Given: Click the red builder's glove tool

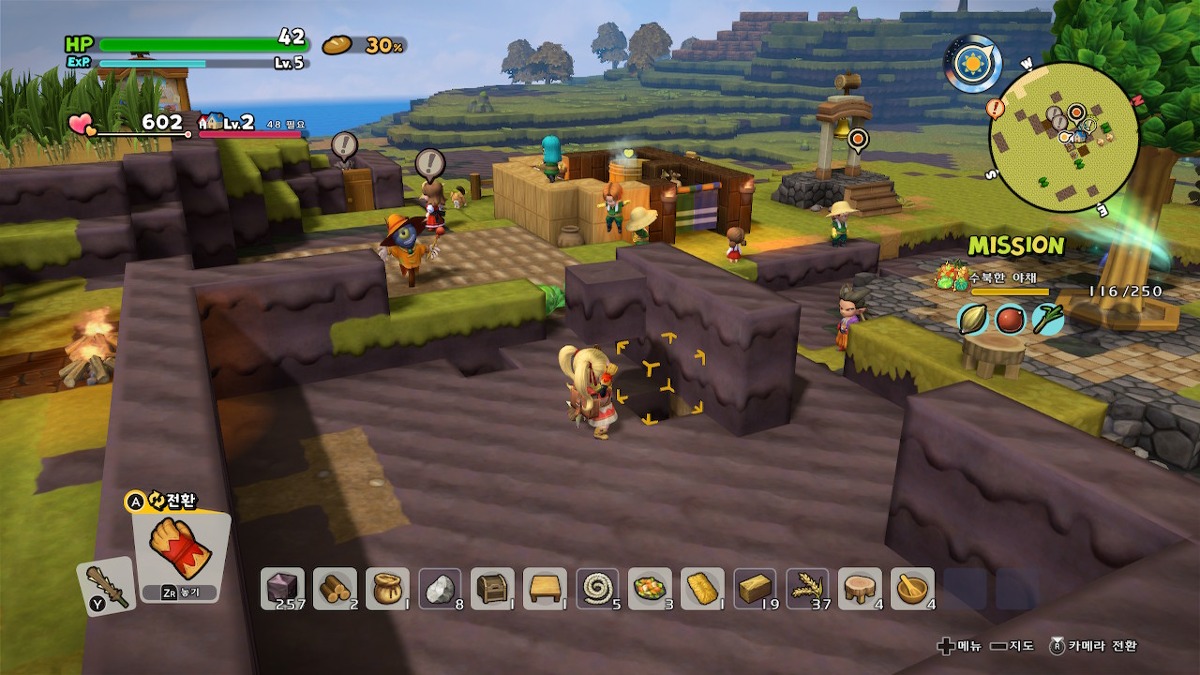Looking at the screenshot, I should pos(178,550).
